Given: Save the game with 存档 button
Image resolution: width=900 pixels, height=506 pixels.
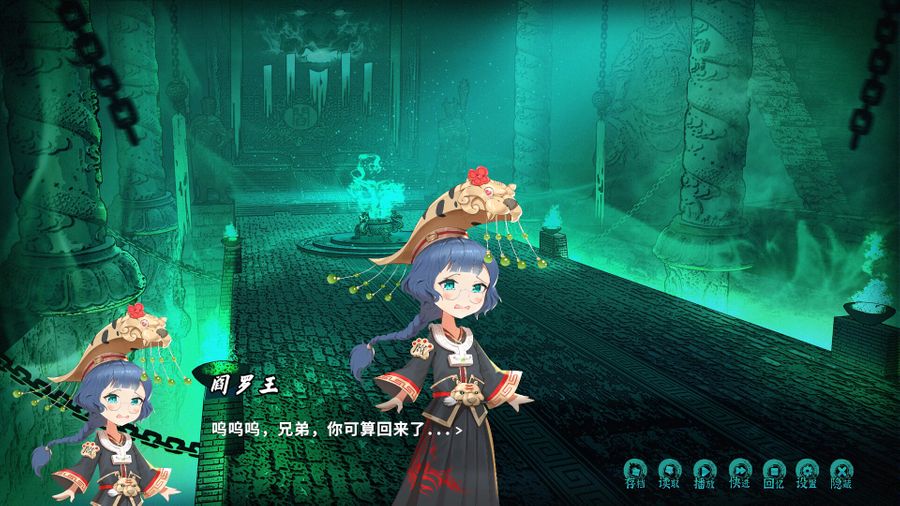Looking at the screenshot, I should (x=635, y=472).
